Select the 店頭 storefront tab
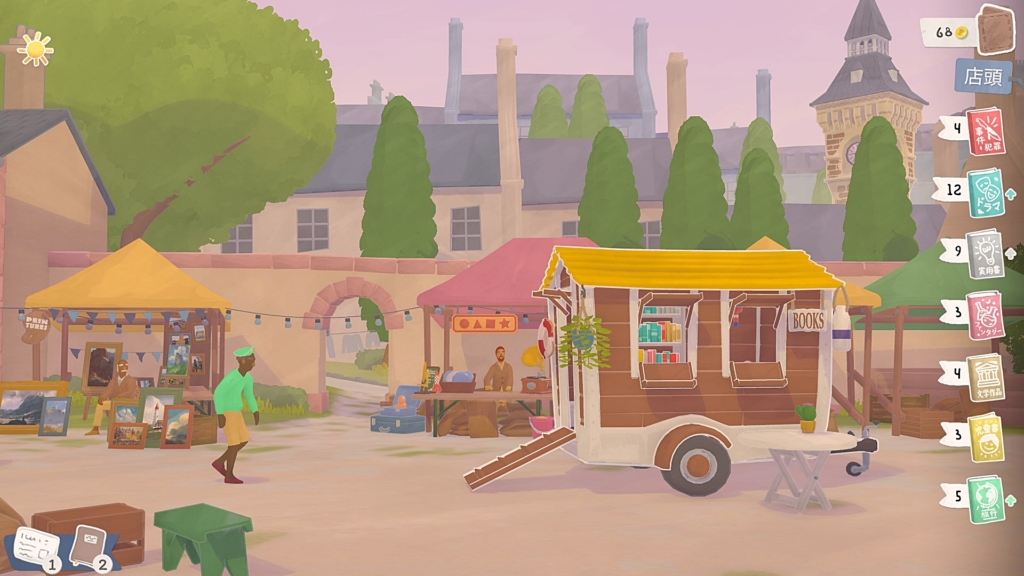This screenshot has width=1024, height=576. 982,75
